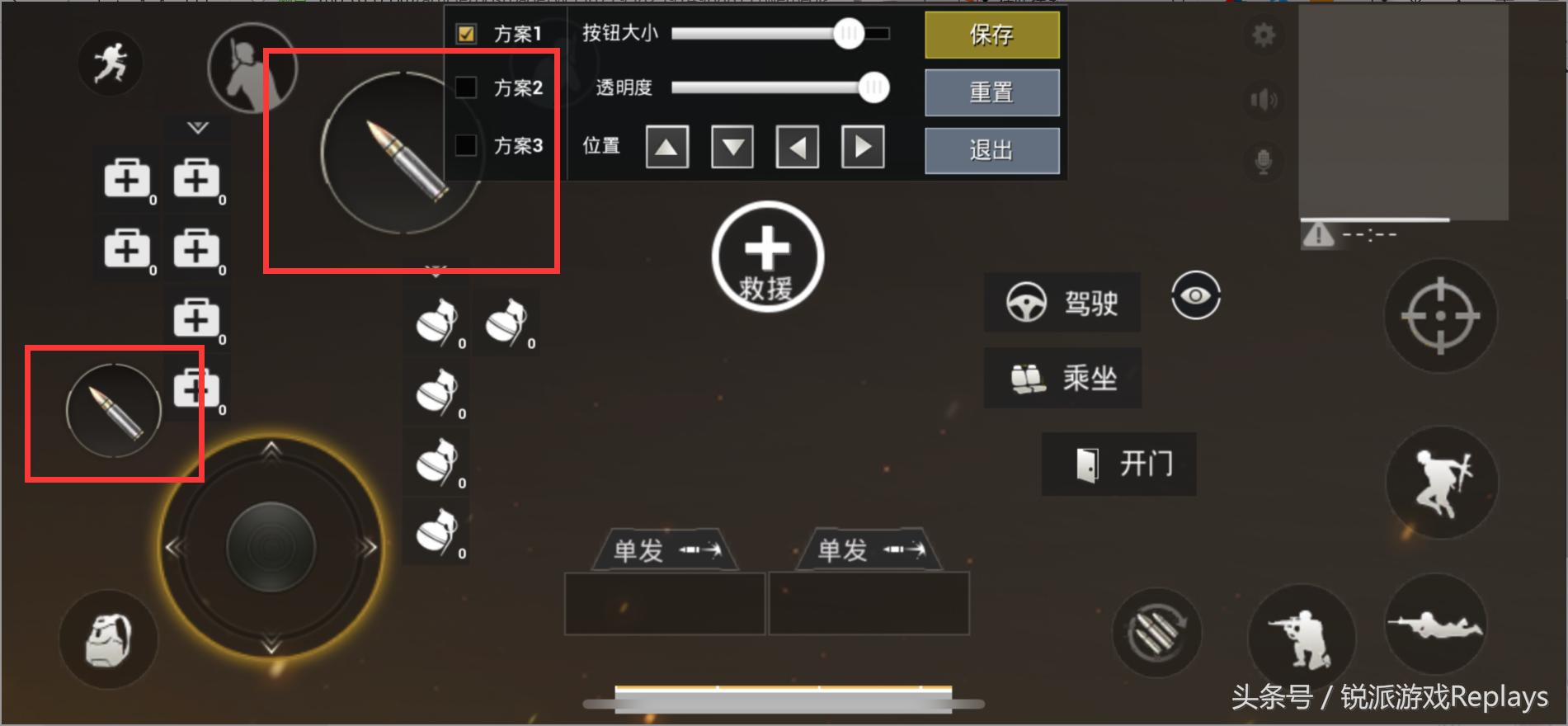Choose the 乘坐 ride option
Image resolution: width=1568 pixels, height=726 pixels.
coord(1062,378)
